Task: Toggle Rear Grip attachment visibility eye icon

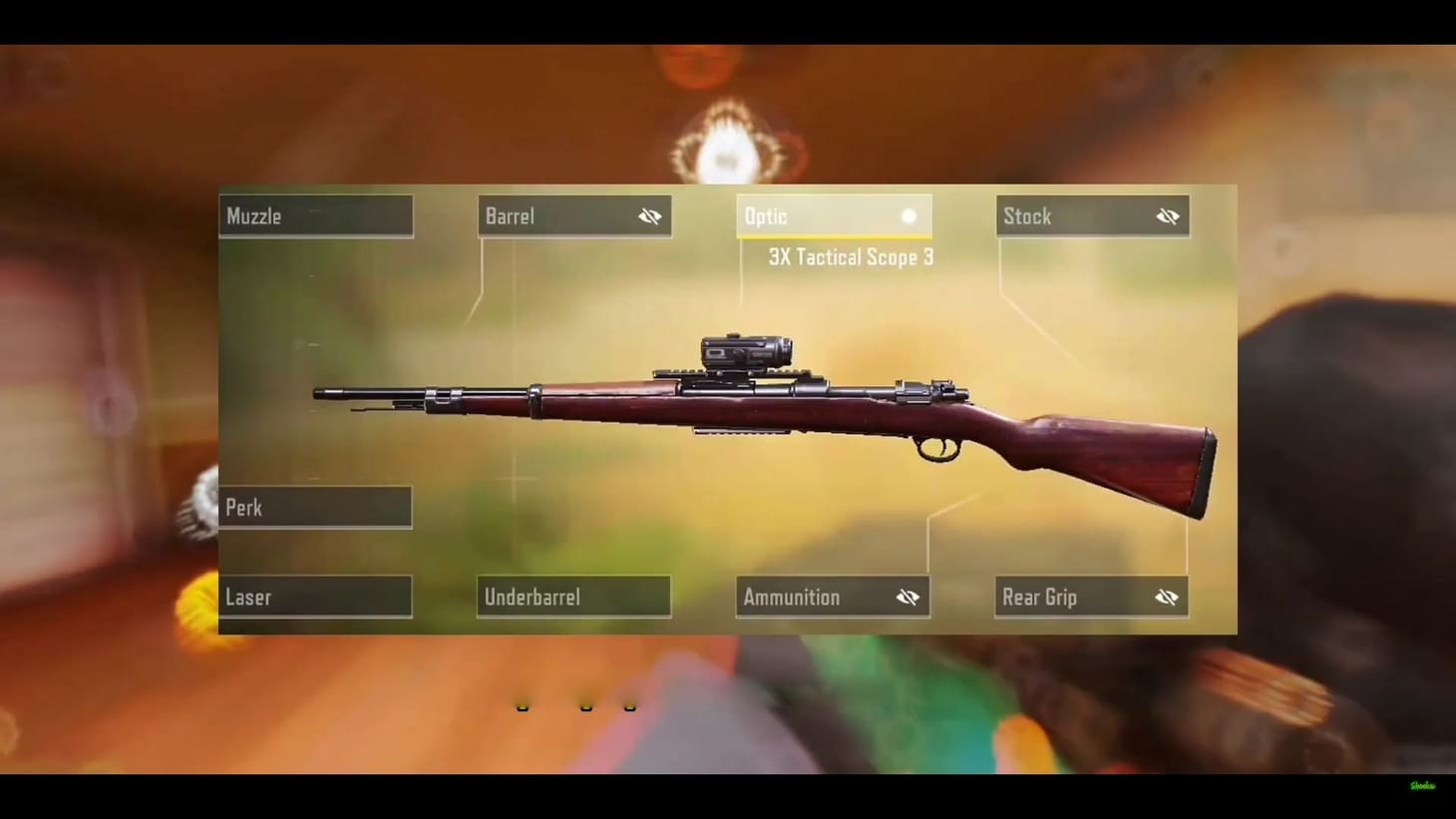Action: point(1167,597)
